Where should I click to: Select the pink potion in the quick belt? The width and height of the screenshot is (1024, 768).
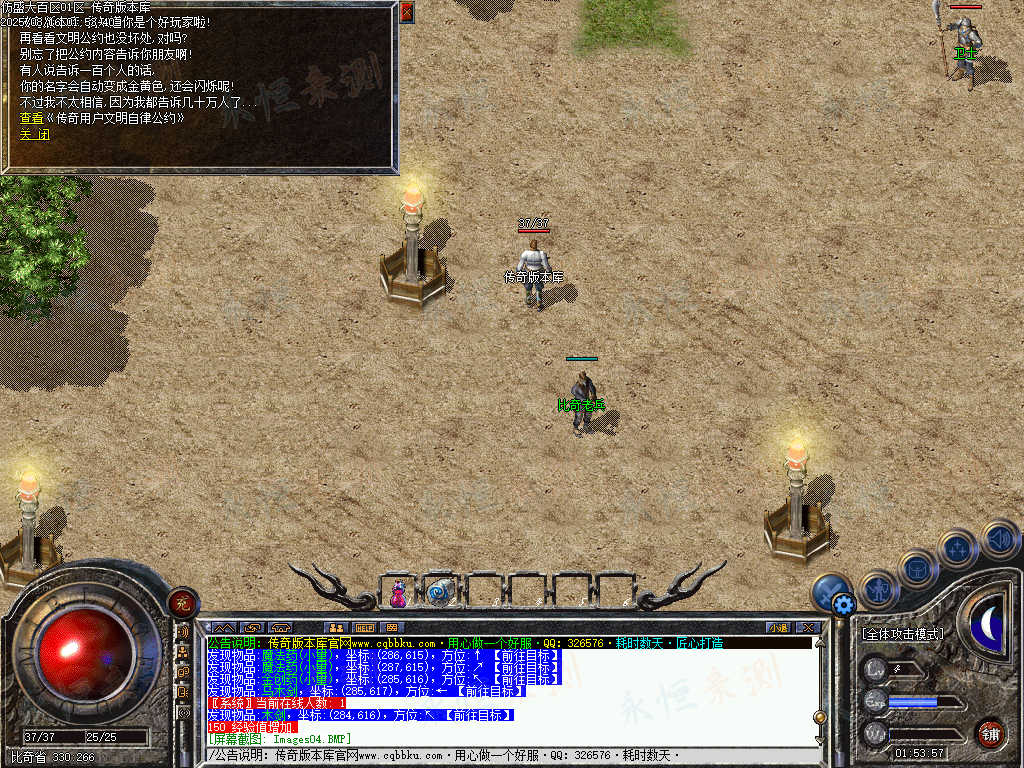398,593
